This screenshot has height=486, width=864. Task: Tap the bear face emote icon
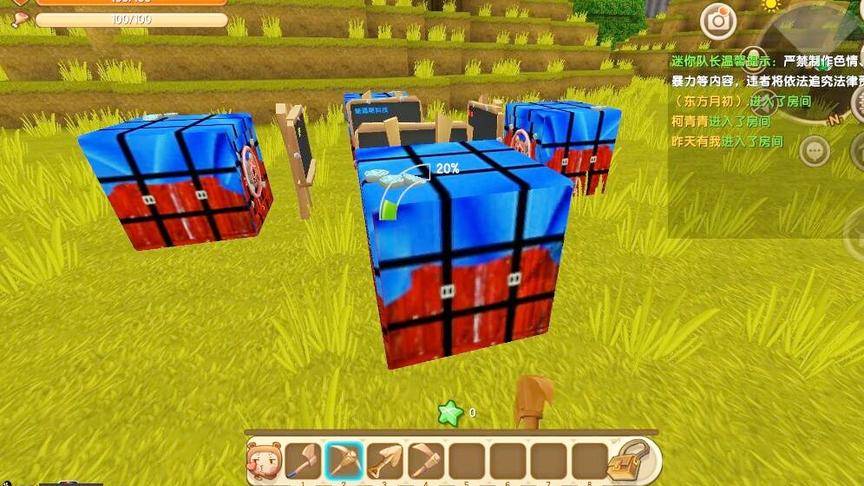(263, 461)
